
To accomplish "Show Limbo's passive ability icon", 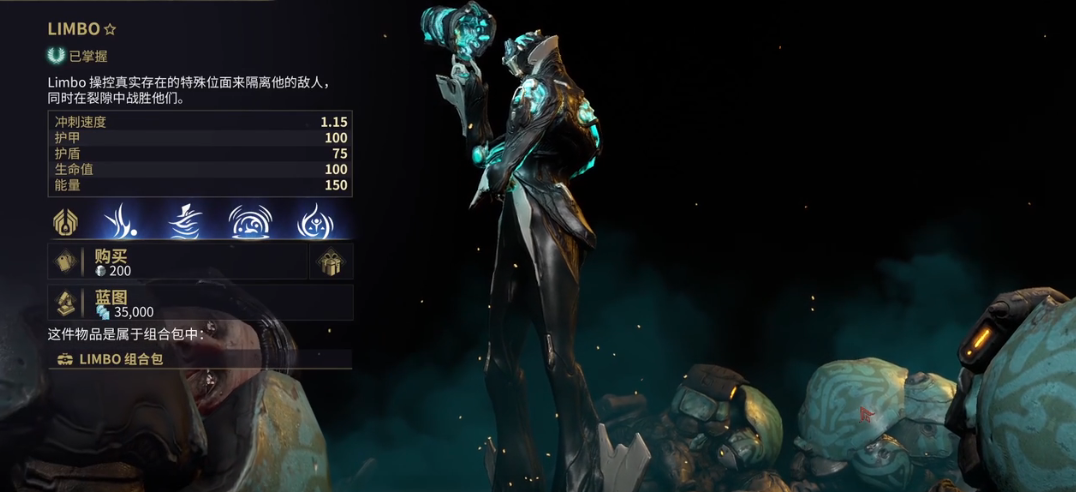I will 66,221.
